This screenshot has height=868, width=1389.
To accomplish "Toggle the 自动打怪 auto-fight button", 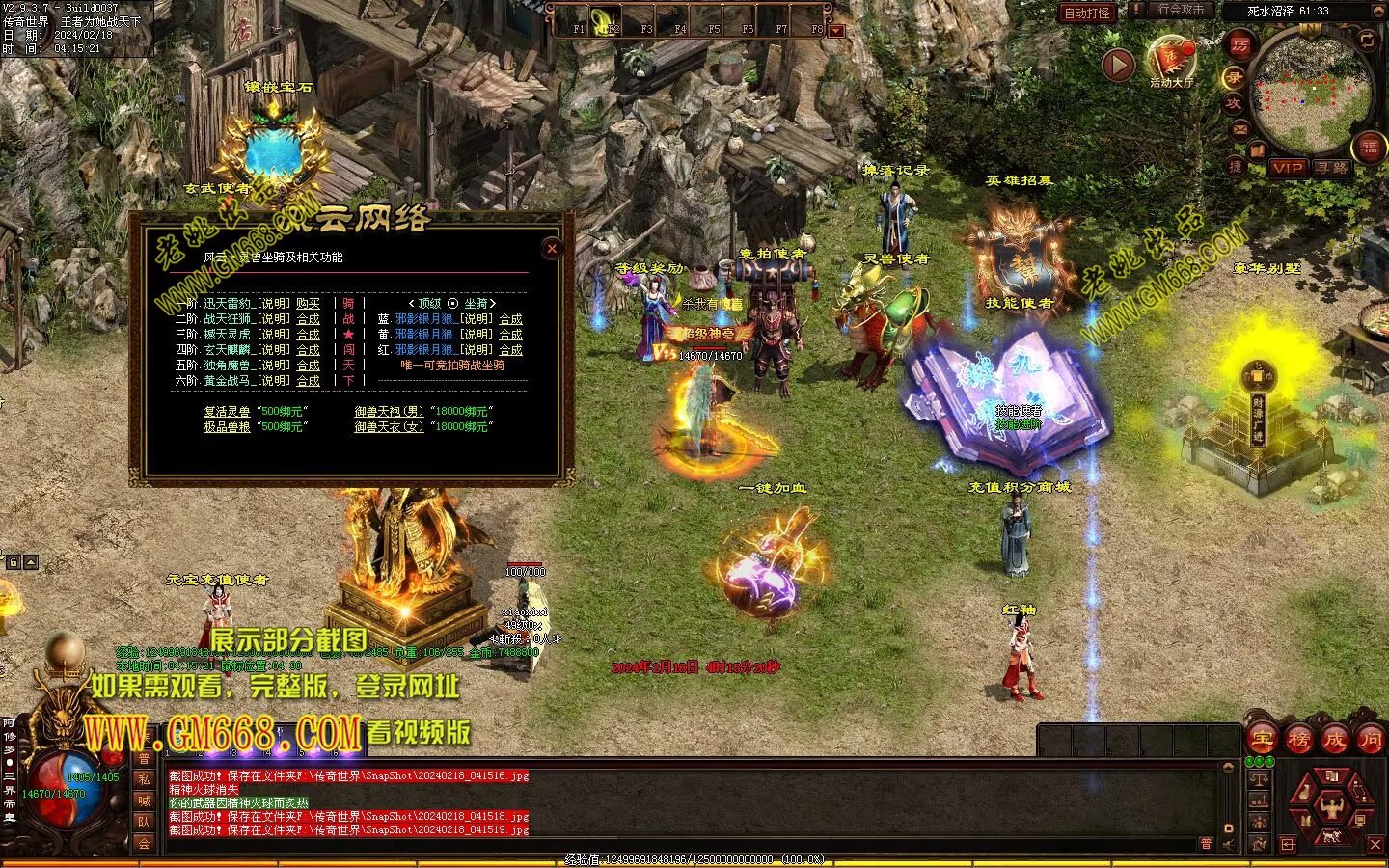I will pos(1087,13).
